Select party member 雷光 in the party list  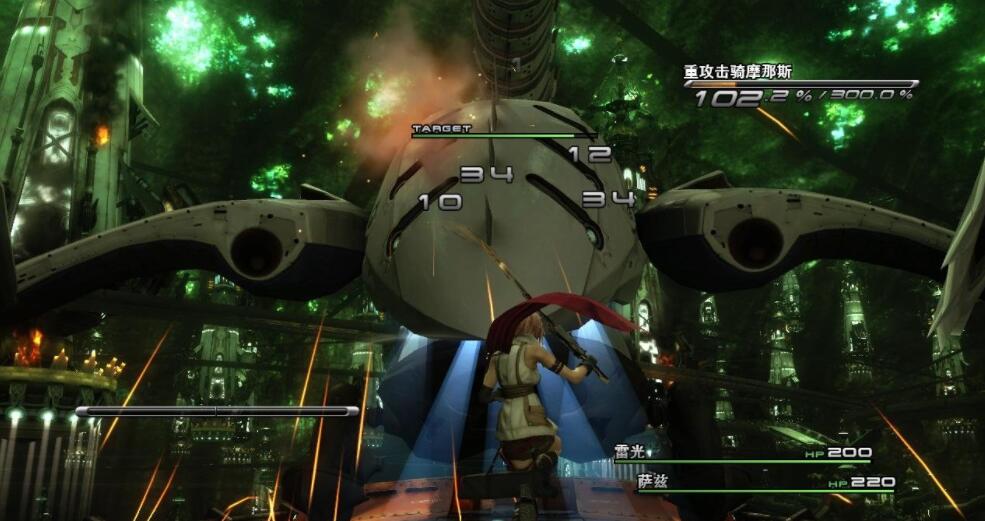point(631,452)
